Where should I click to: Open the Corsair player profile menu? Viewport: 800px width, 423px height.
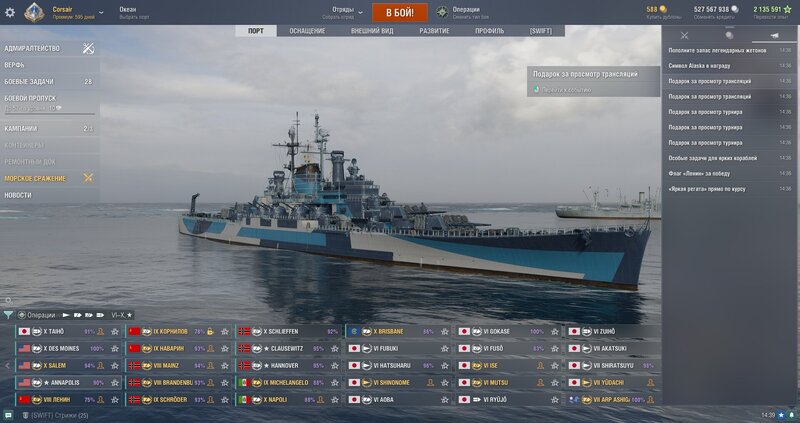[63, 13]
